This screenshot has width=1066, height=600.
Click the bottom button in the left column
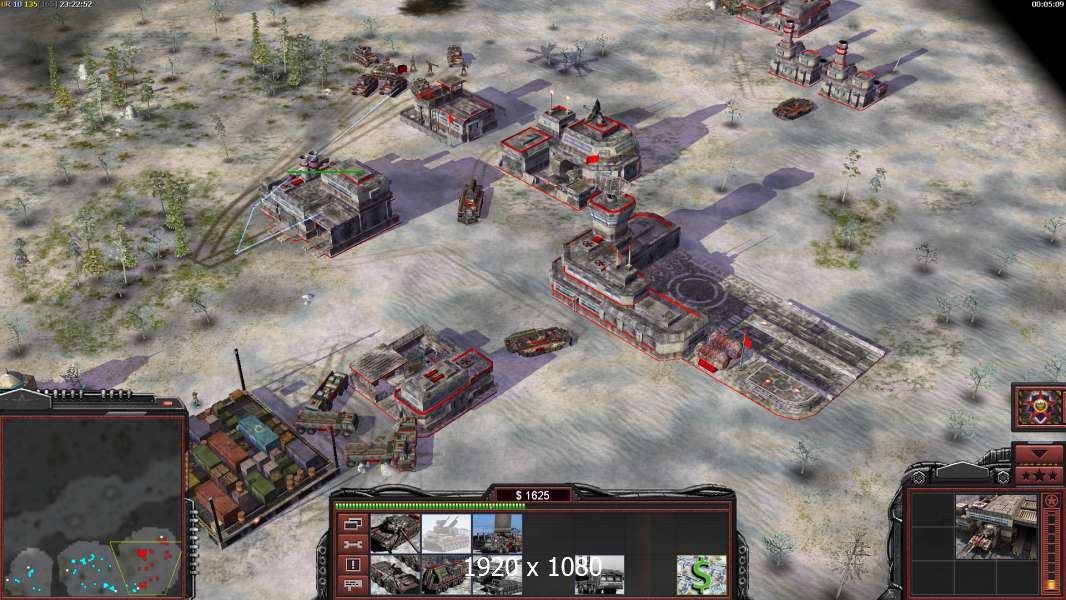tap(351, 586)
